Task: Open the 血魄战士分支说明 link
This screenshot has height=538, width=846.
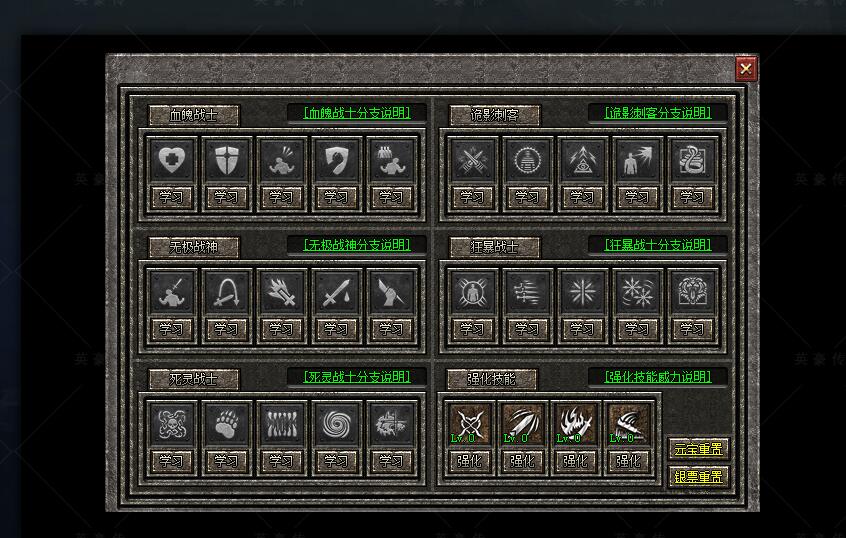Action: coord(357,113)
